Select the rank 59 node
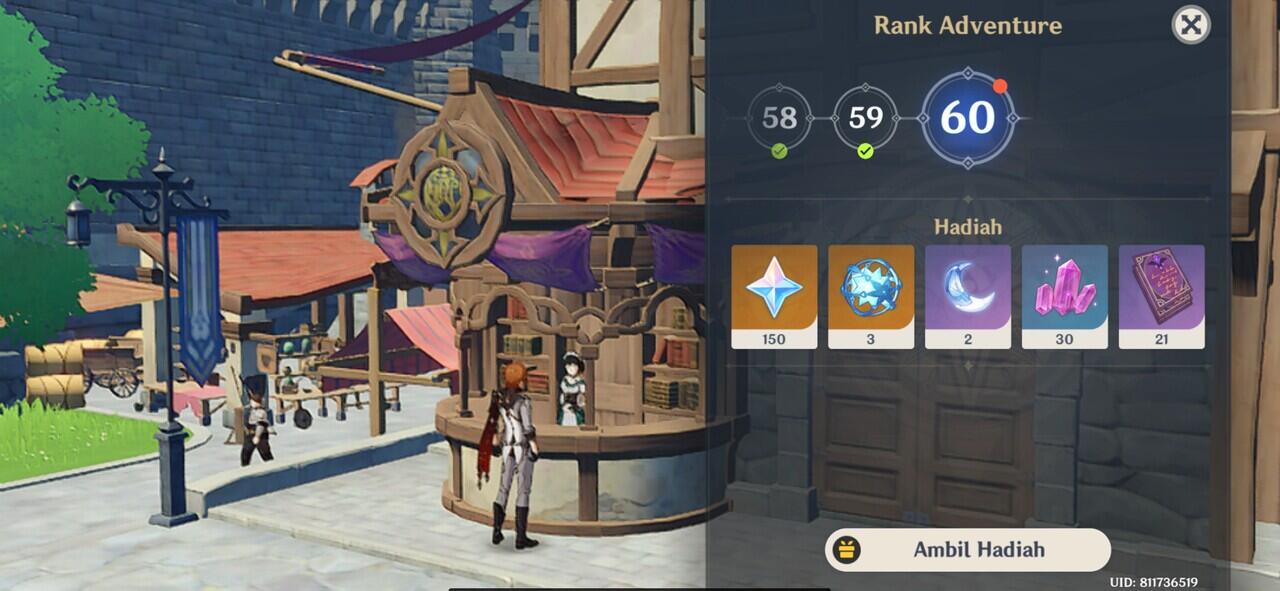Screen dimensions: 1280x591 pos(865,118)
